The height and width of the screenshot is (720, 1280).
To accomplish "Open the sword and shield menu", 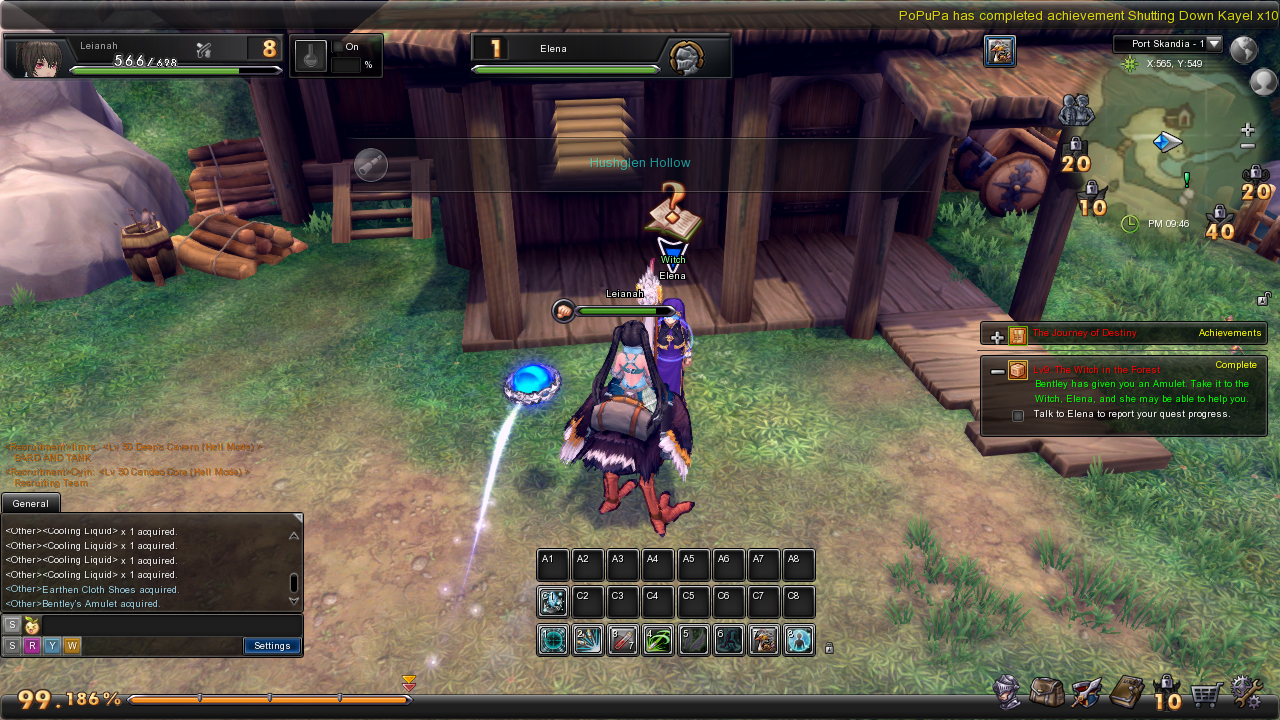I will tap(1086, 692).
